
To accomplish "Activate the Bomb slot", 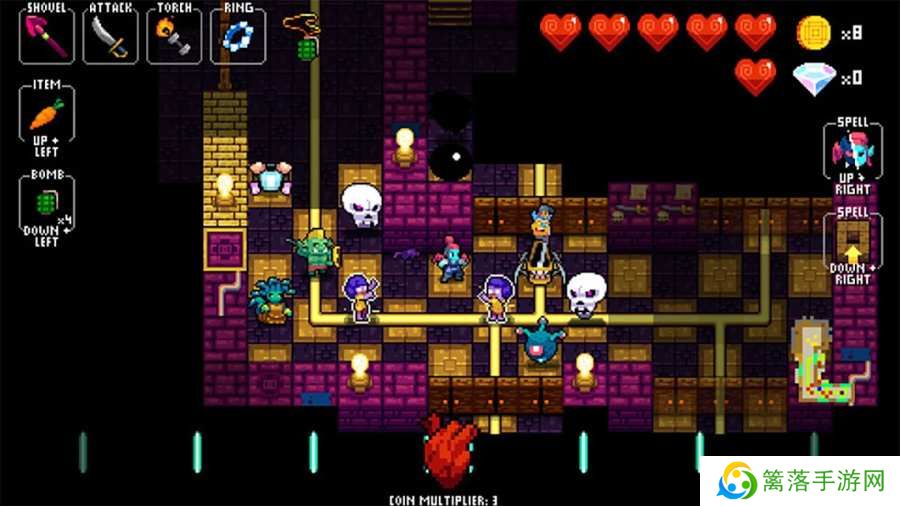I will click(x=46, y=198).
